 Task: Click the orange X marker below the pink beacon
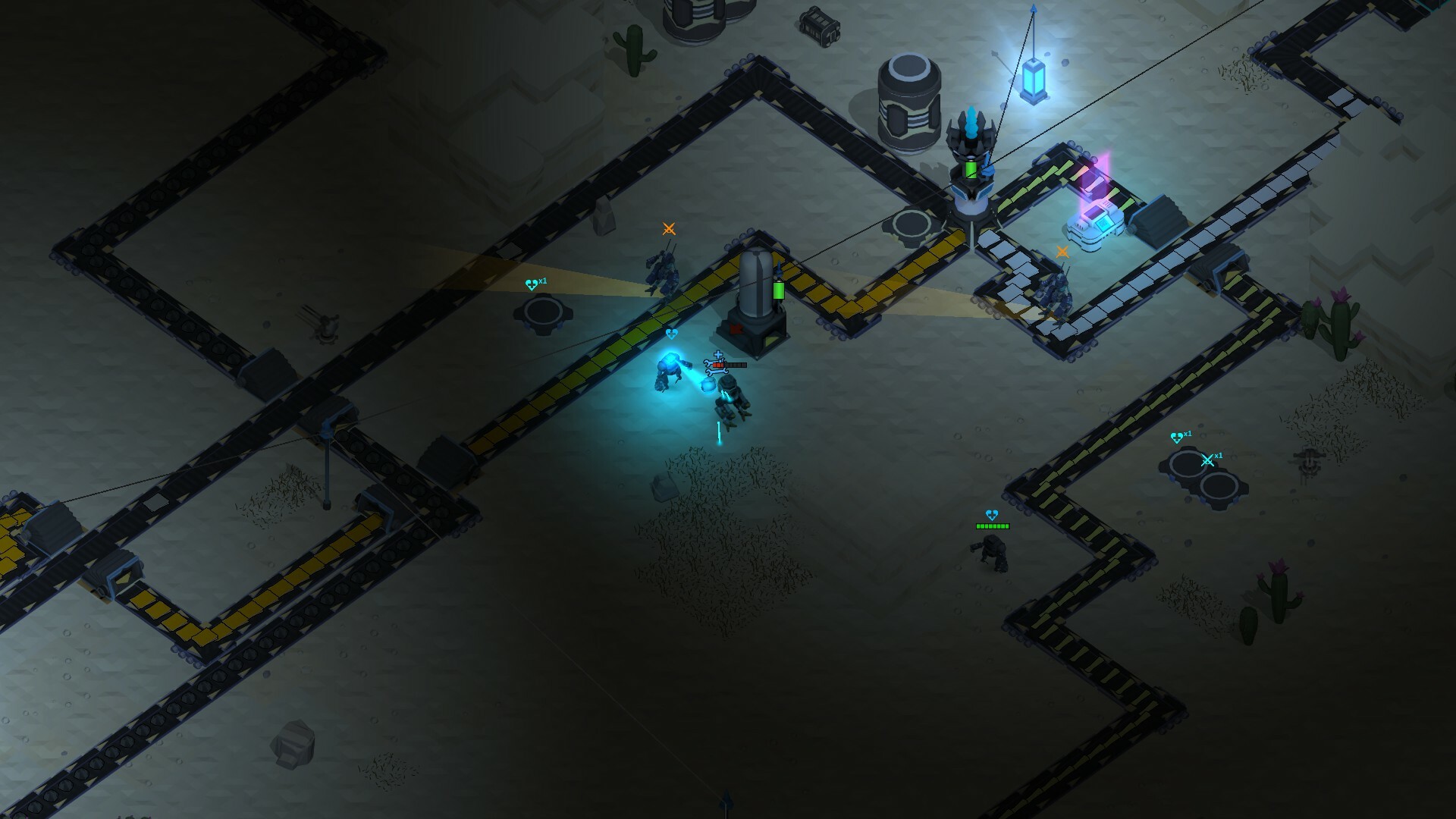point(1062,252)
